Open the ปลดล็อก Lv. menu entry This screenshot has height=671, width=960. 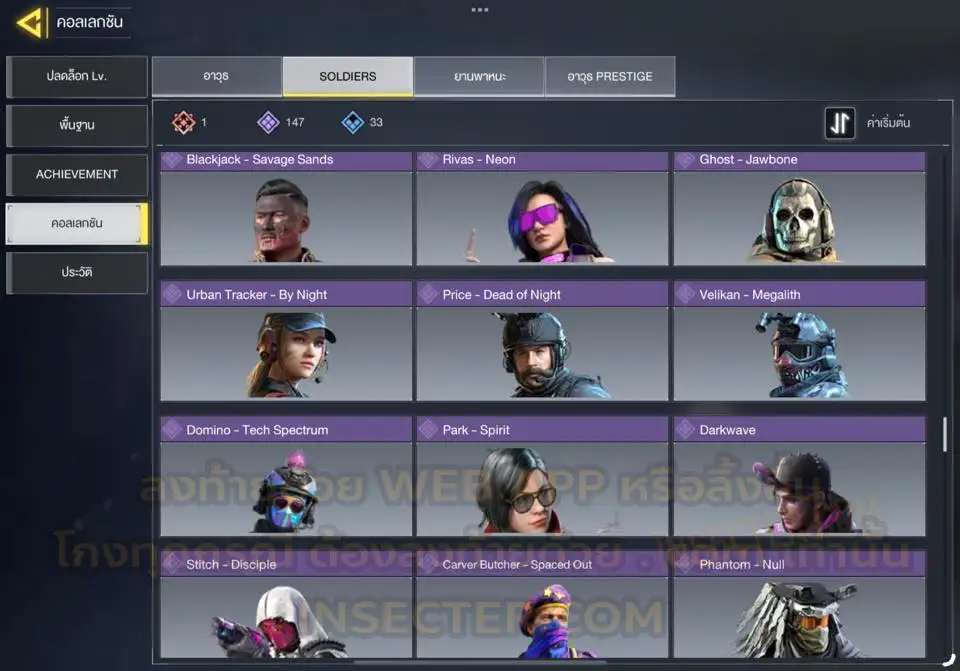coord(77,77)
